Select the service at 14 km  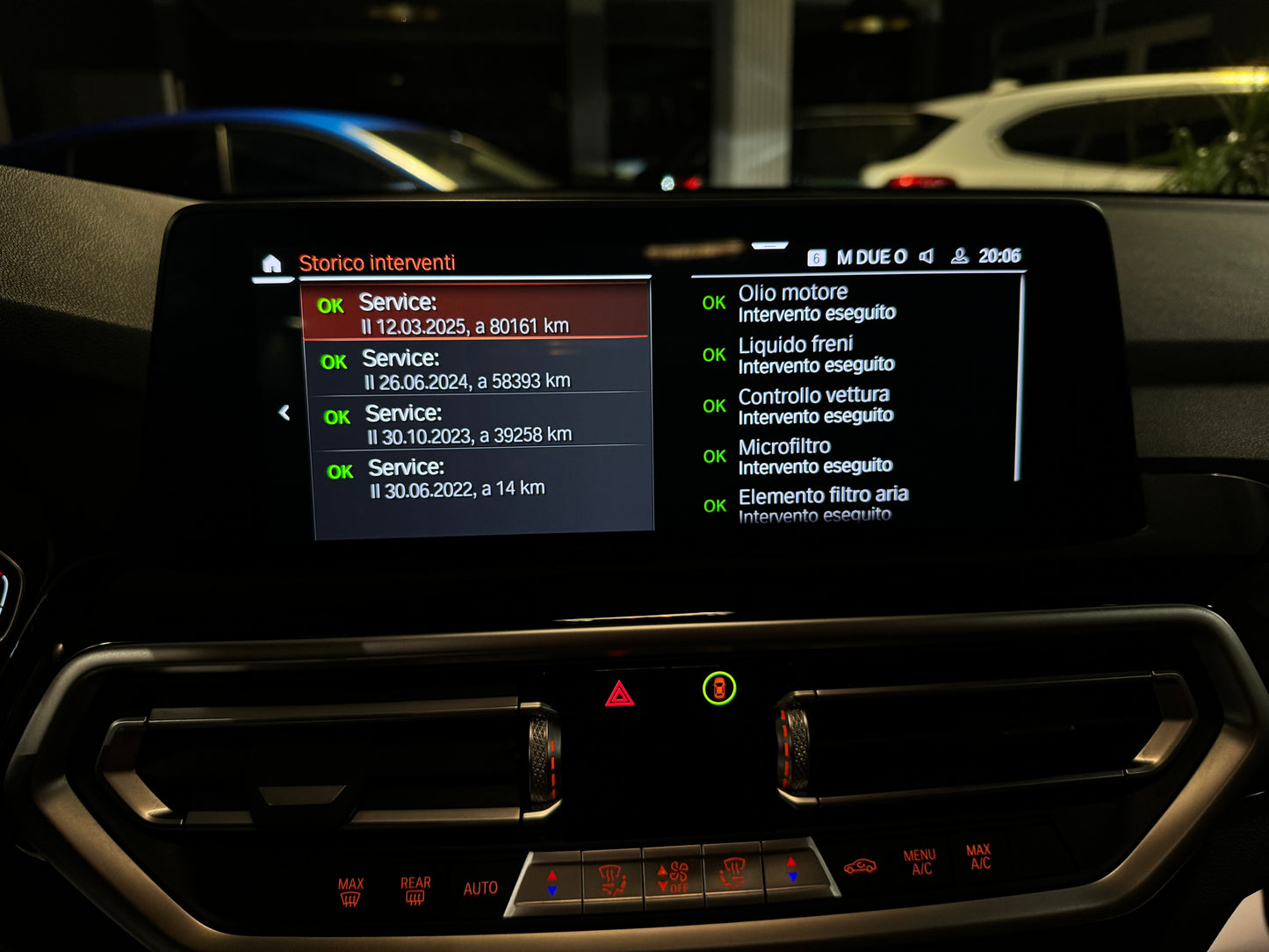(483, 478)
